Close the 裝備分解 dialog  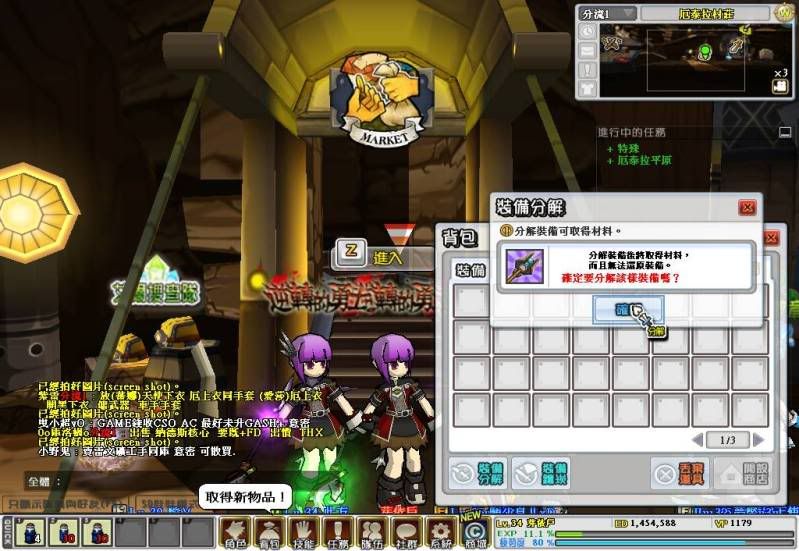(746, 208)
